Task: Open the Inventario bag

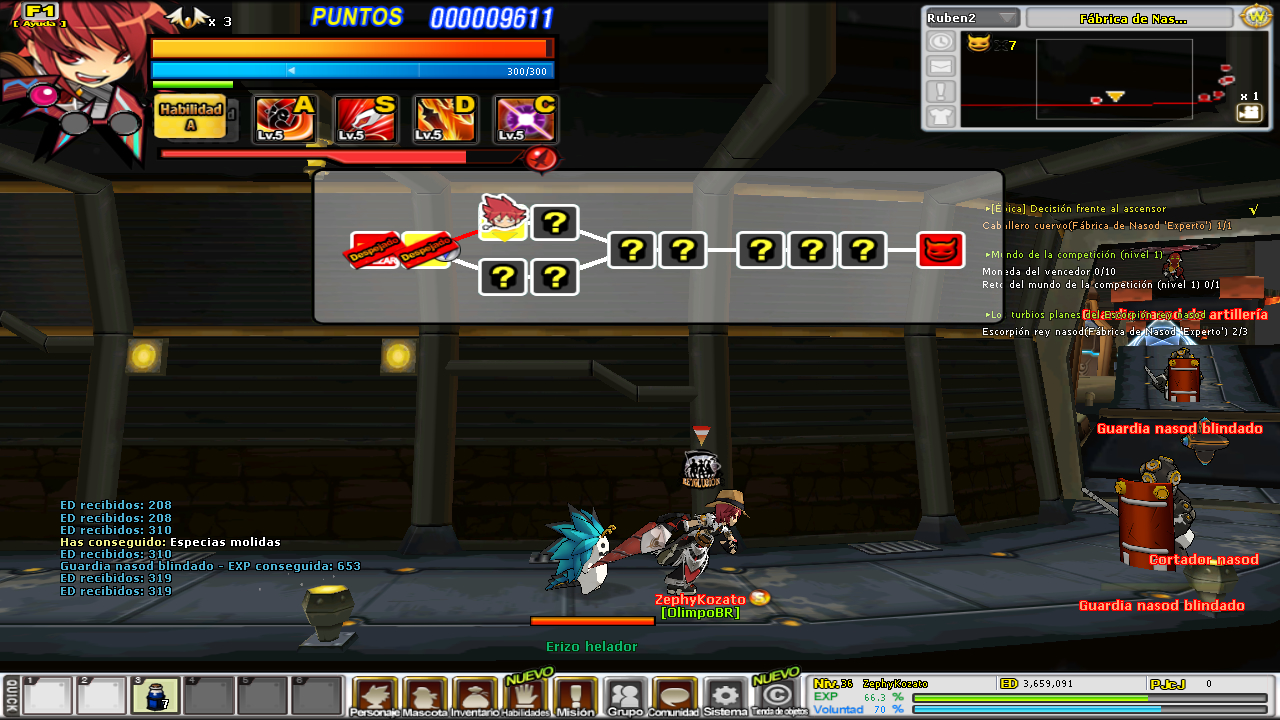Action: tap(475, 696)
